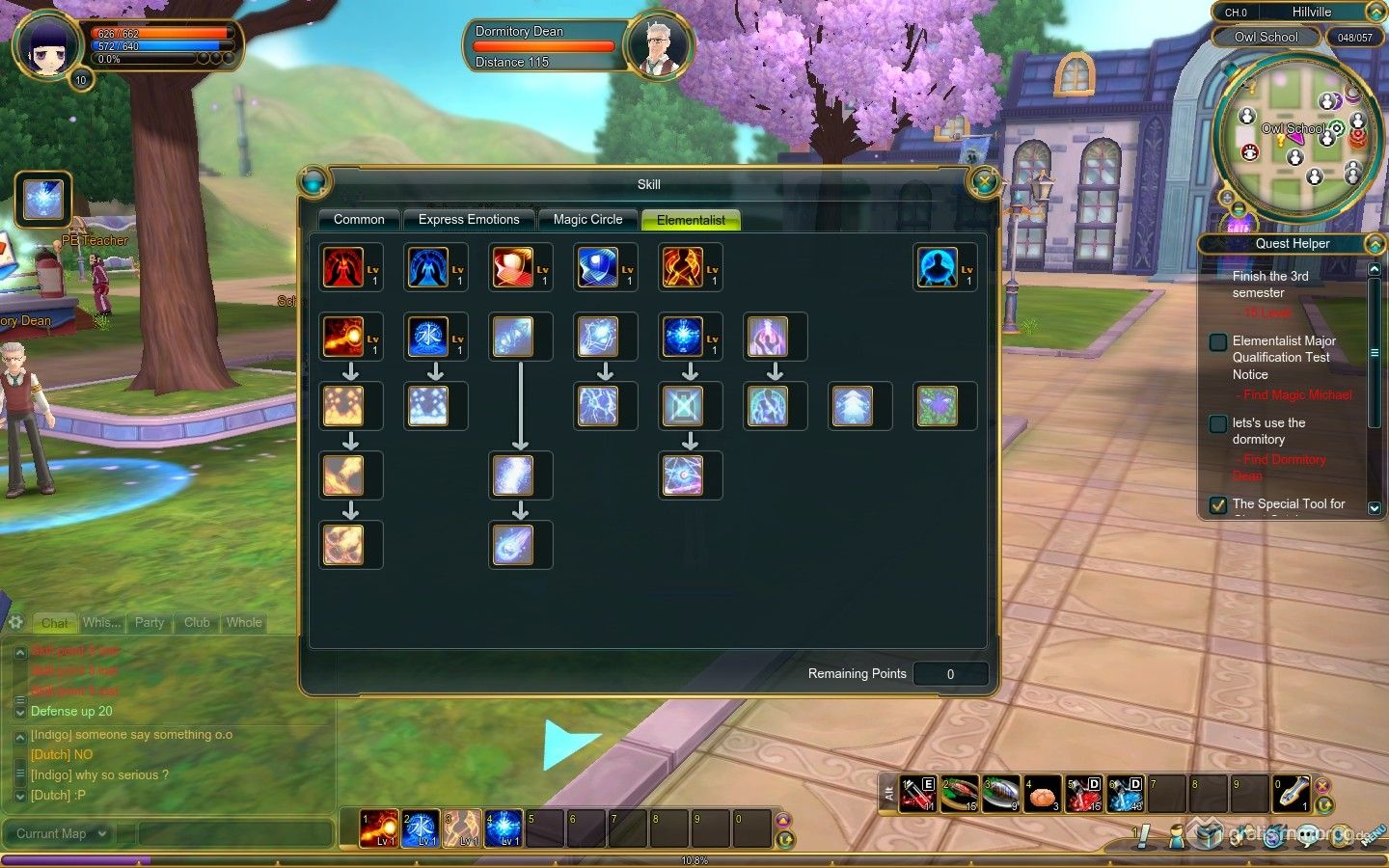Toggle the Elementalist Major Qualification Test checkbox
Viewport: 1389px width, 868px height.
point(1218,341)
